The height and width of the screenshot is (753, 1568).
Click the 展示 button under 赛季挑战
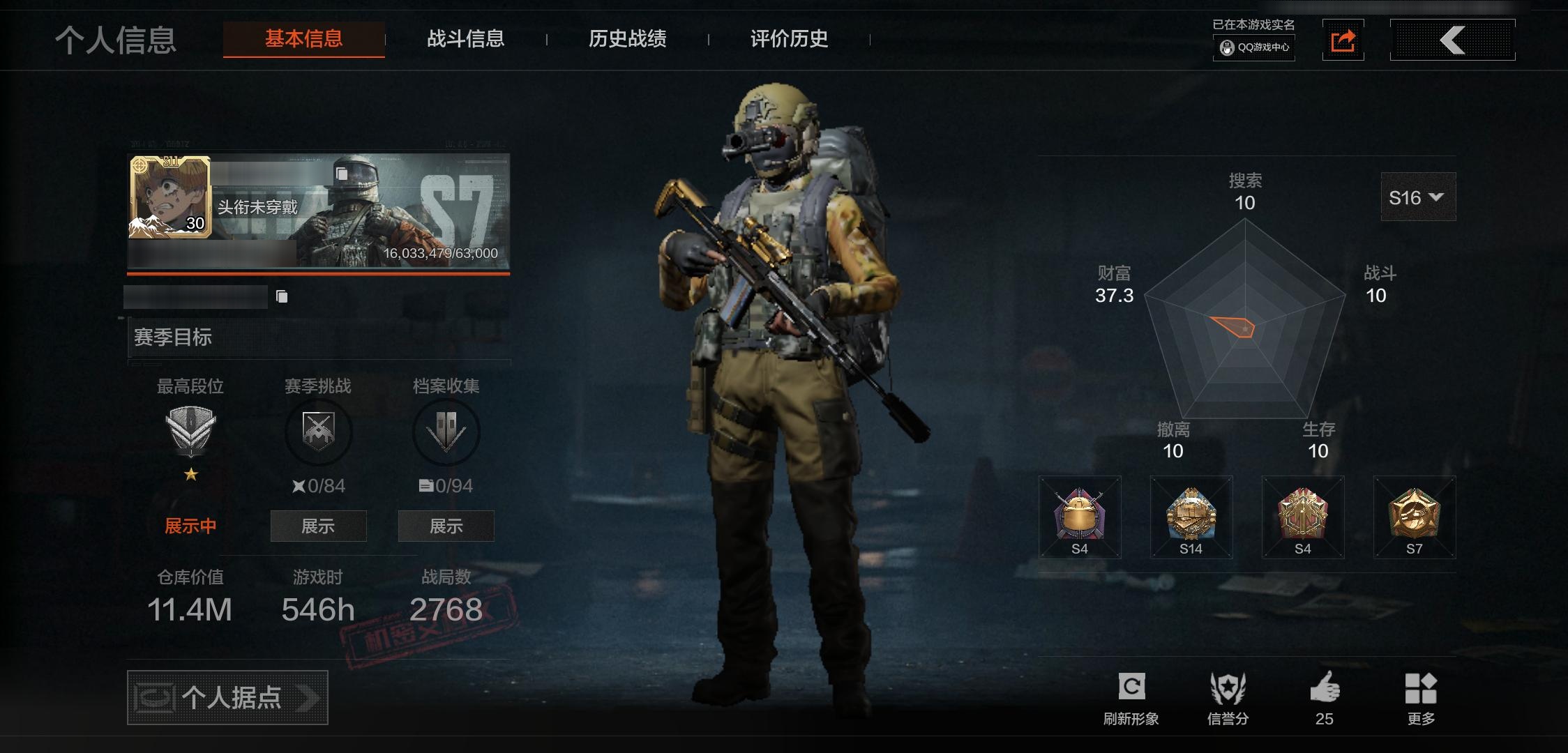pyautogui.click(x=318, y=526)
